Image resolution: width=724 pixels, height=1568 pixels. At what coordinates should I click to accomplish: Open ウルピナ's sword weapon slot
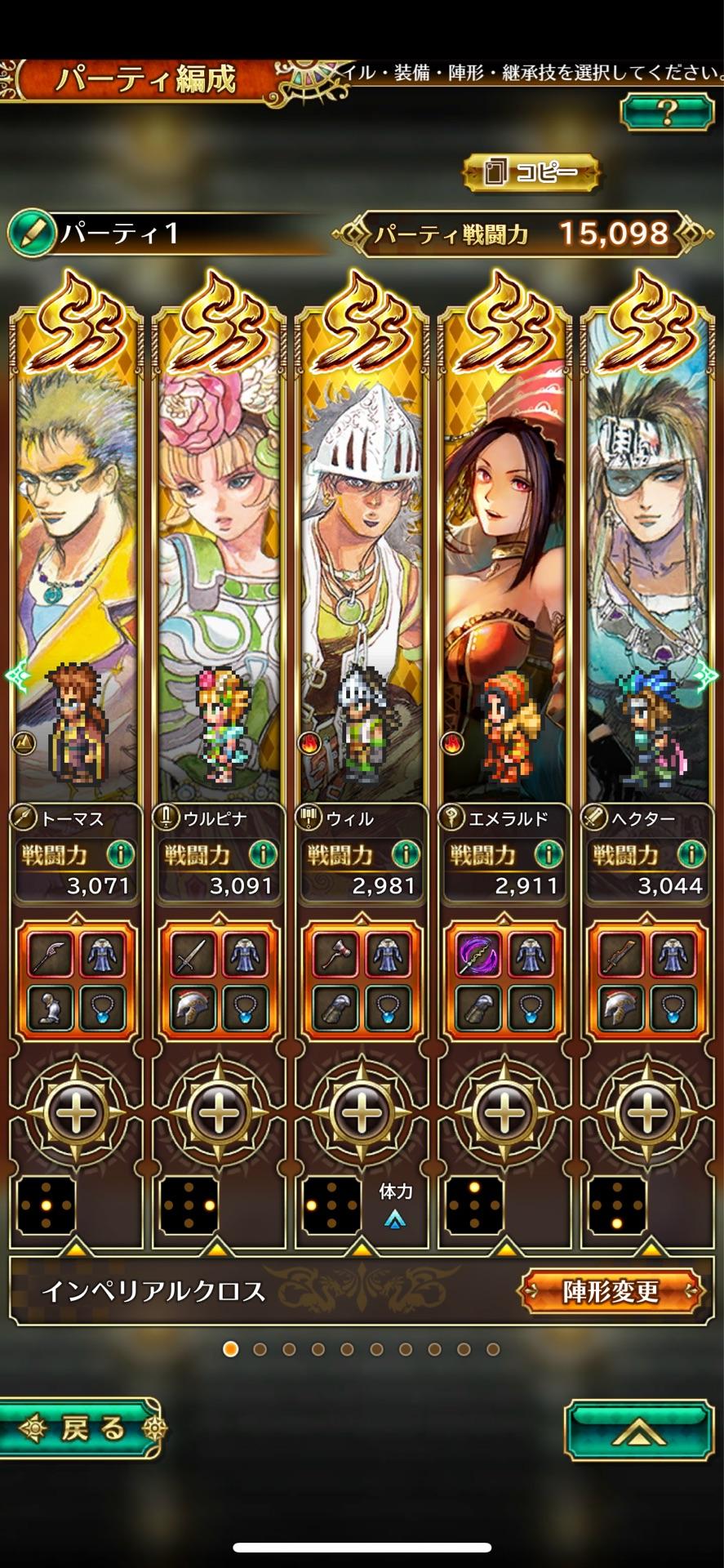(193, 953)
